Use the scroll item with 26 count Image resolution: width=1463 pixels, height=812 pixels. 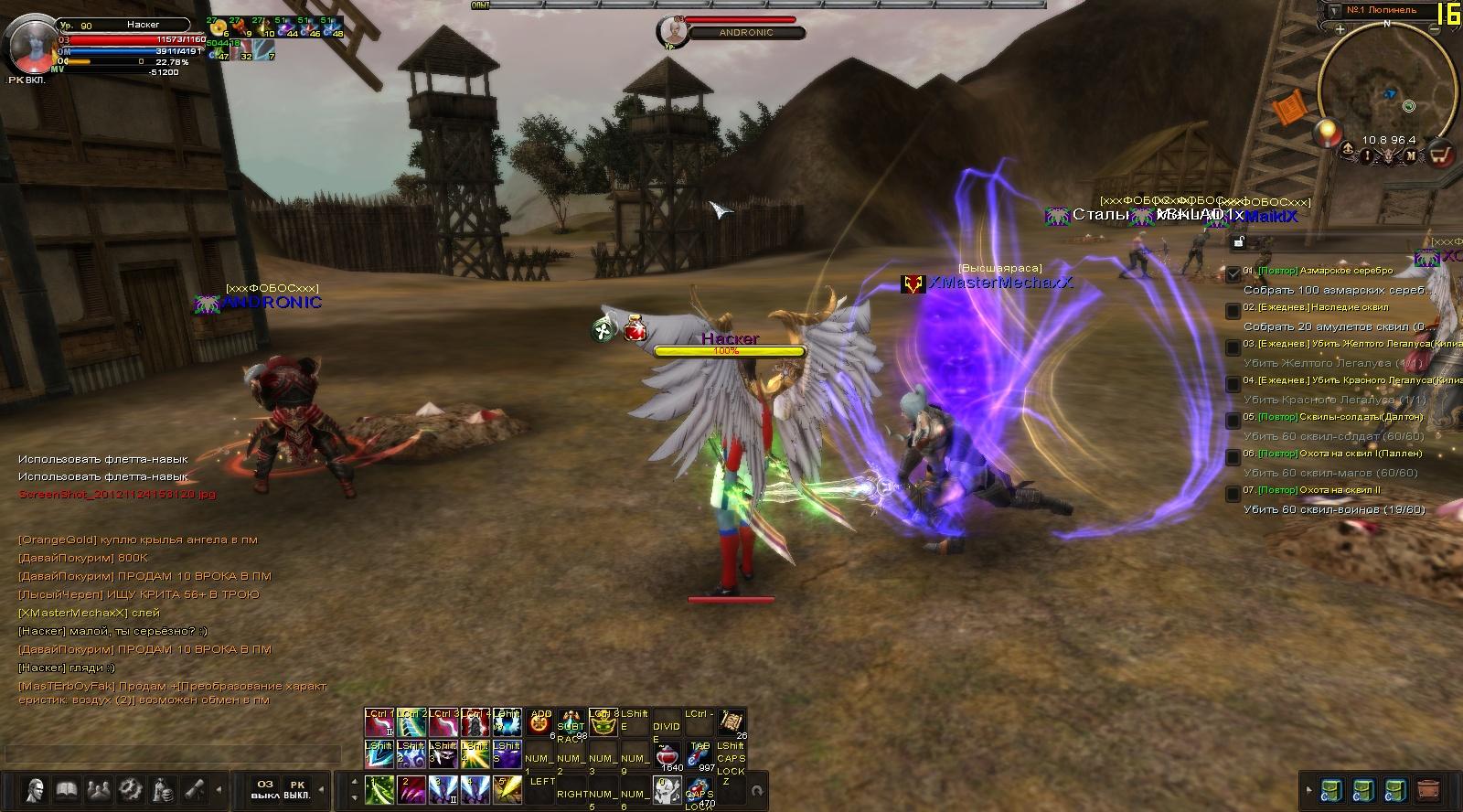pyautogui.click(x=732, y=722)
